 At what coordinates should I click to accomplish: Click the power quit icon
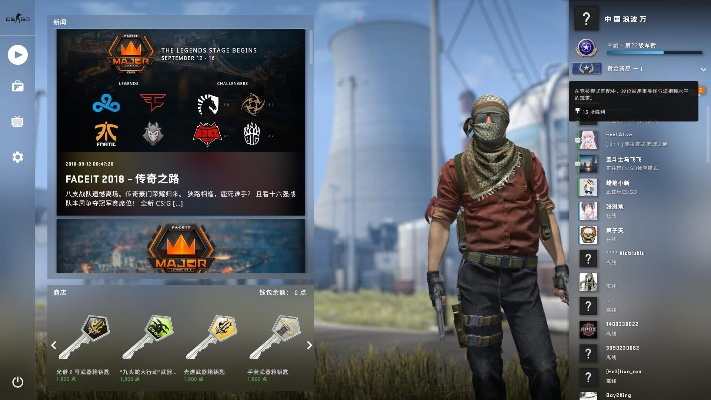[18, 382]
